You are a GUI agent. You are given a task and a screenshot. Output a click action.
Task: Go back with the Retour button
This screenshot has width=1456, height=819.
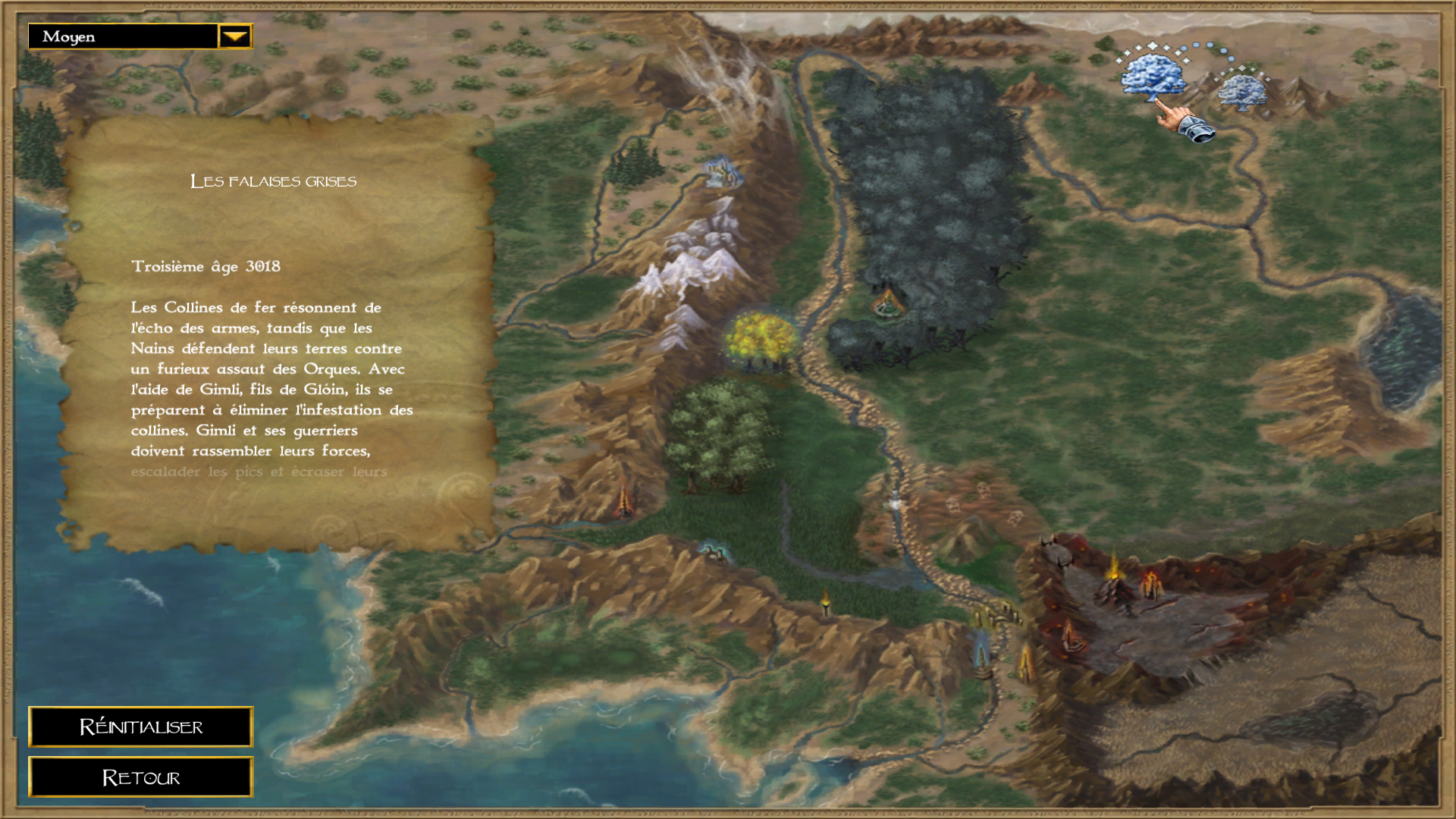(141, 777)
